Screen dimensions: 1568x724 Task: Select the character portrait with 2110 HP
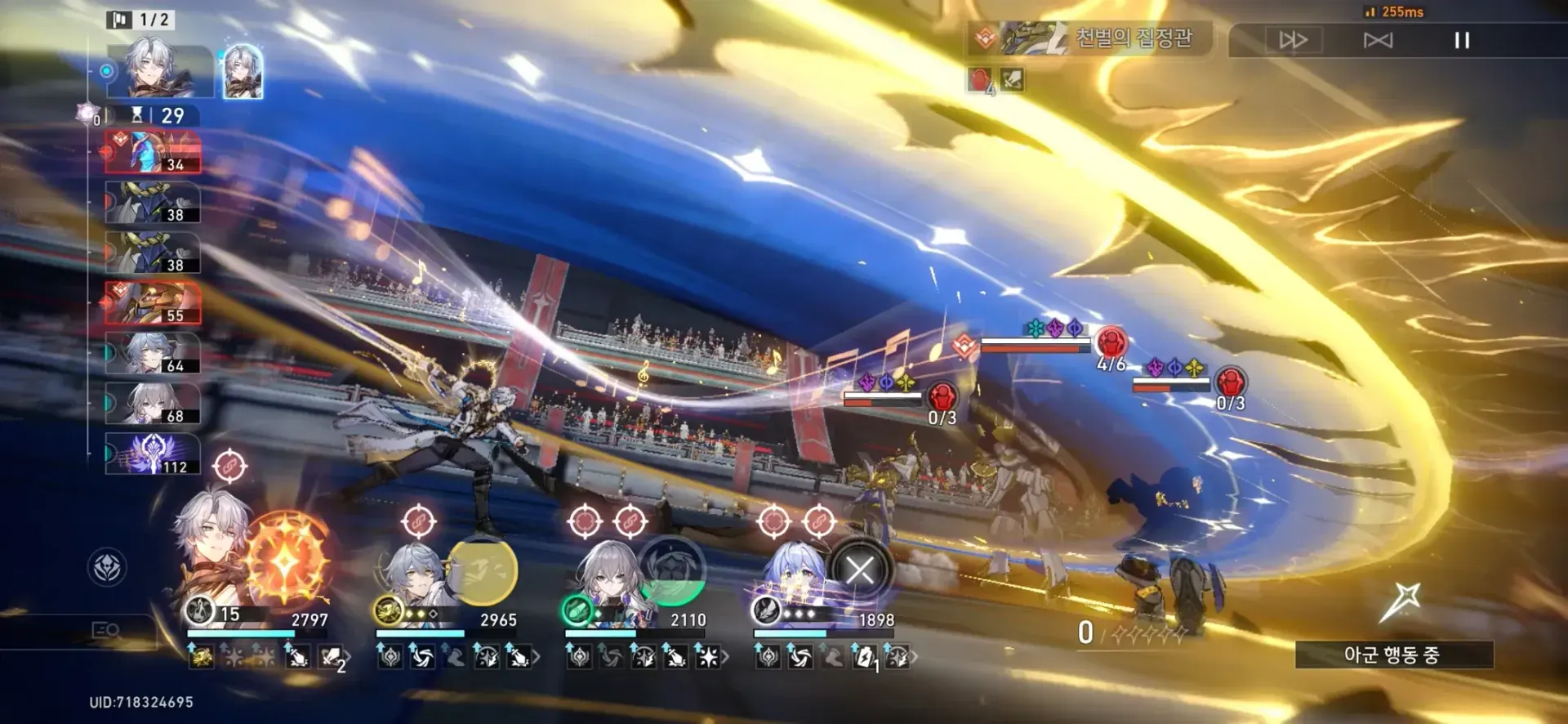pyautogui.click(x=608, y=576)
